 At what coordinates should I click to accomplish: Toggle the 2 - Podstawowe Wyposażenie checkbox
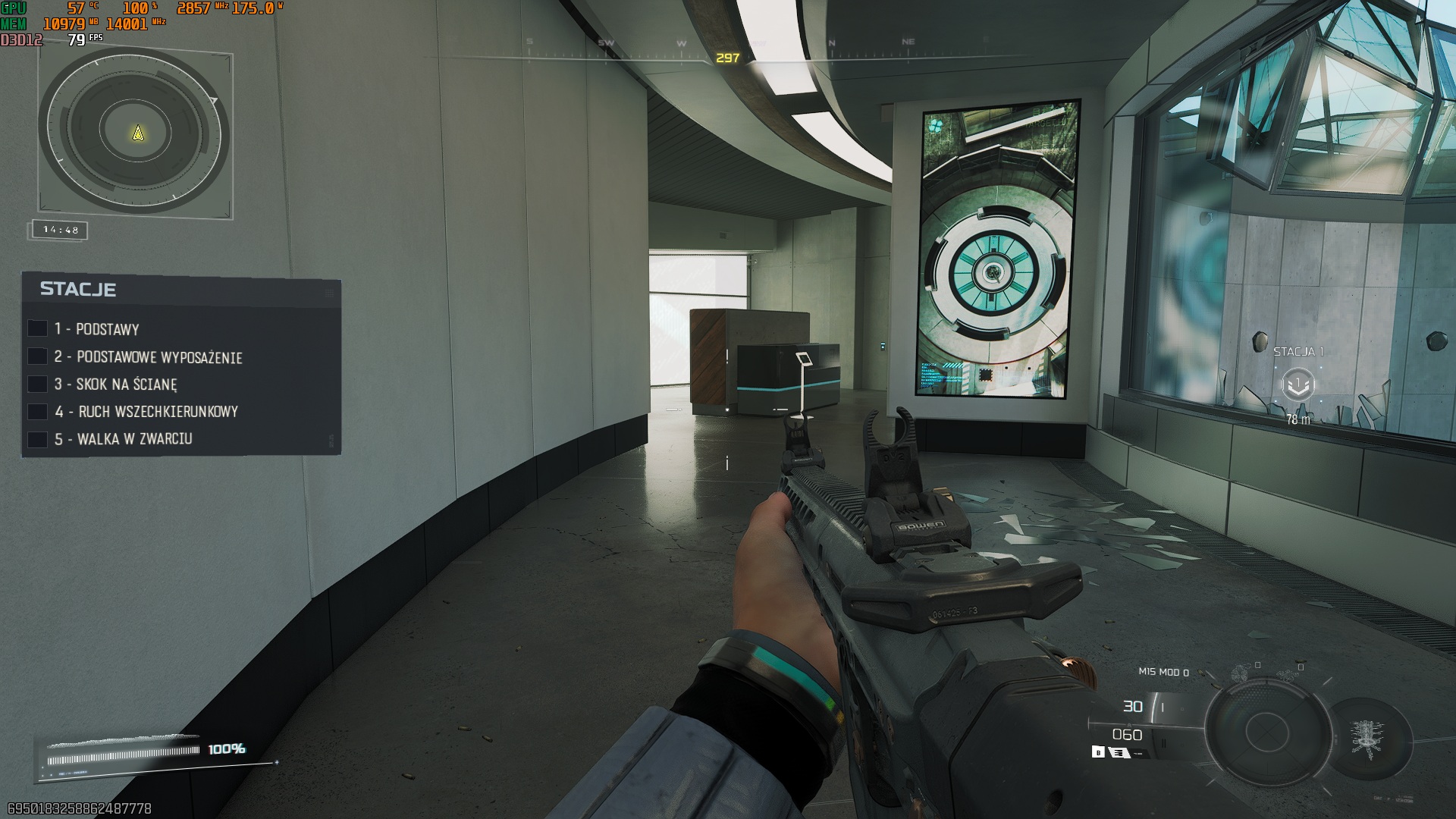(x=37, y=356)
